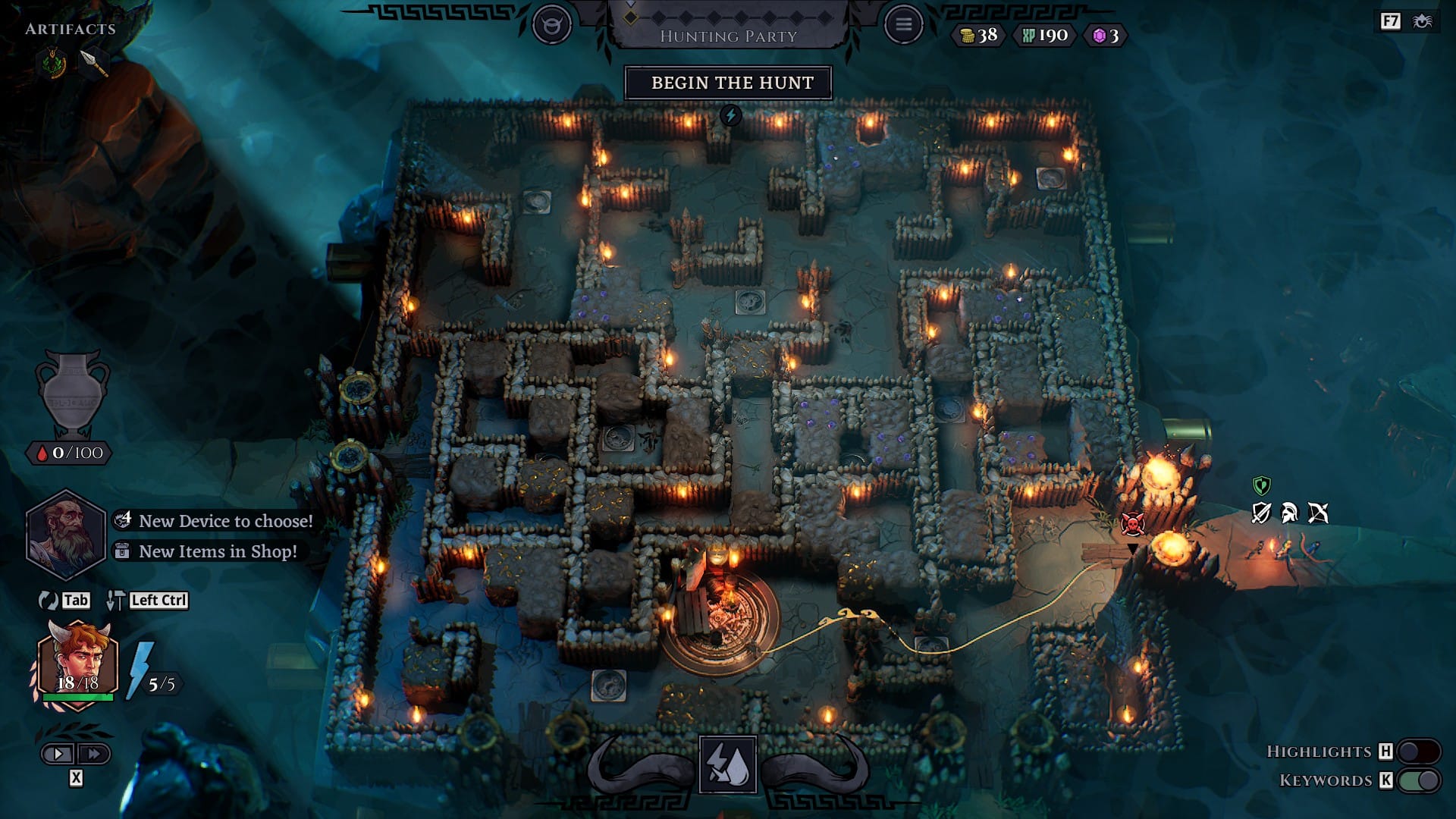This screenshot has height=819, width=1456.
Task: Open the New Device to choose notification
Action: 215,521
